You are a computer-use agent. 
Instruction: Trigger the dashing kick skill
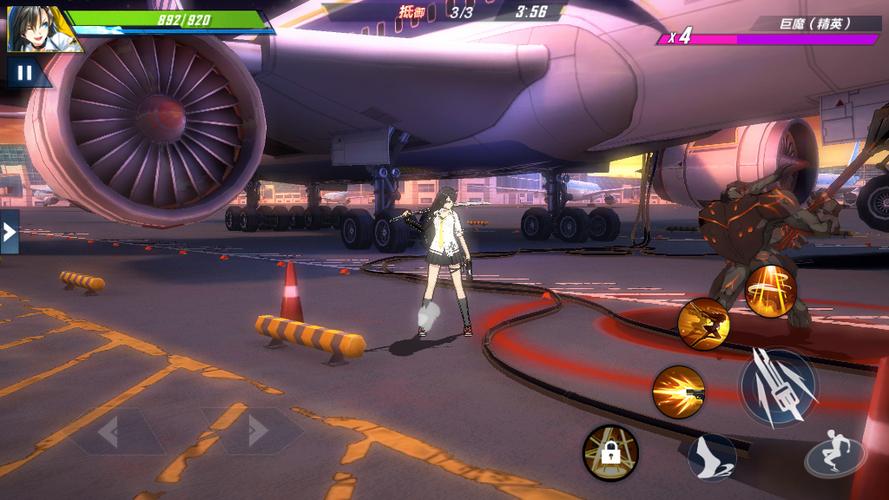pyautogui.click(x=703, y=322)
